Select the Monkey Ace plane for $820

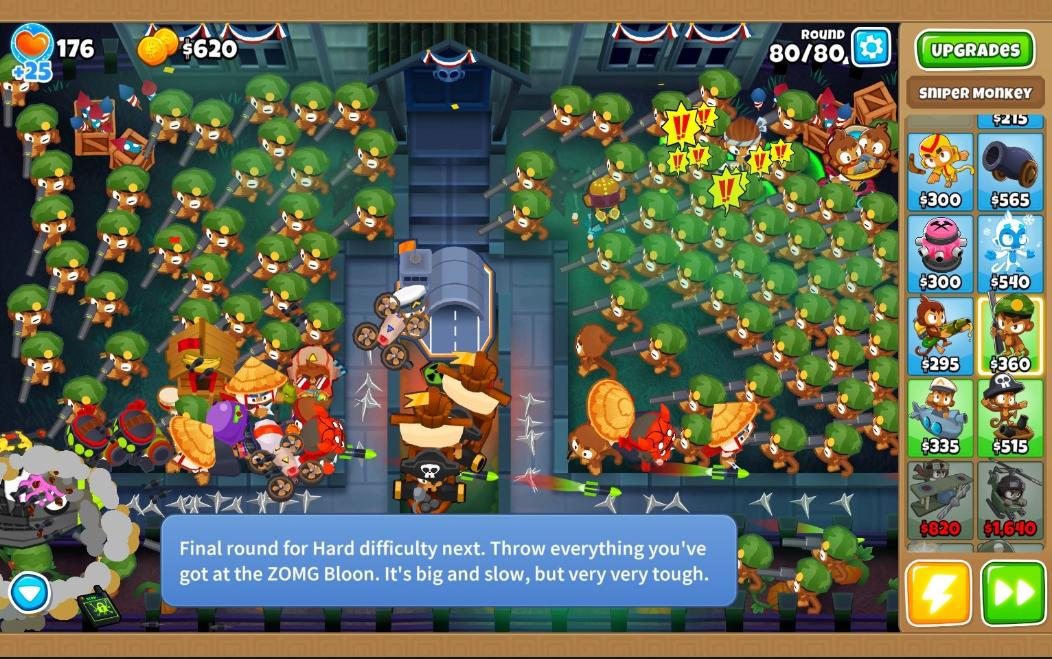tap(939, 499)
